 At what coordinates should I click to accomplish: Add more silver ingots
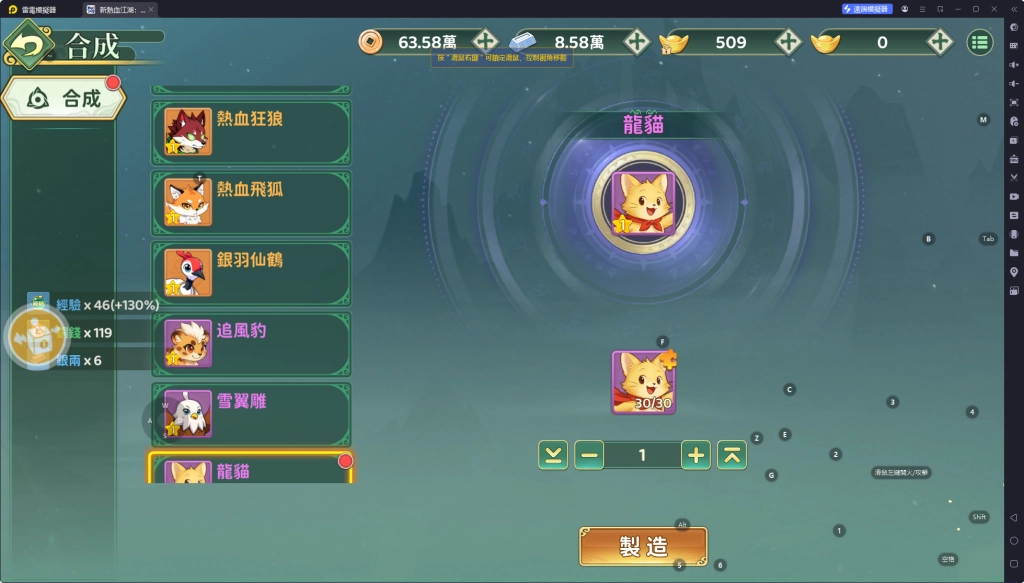click(x=637, y=42)
